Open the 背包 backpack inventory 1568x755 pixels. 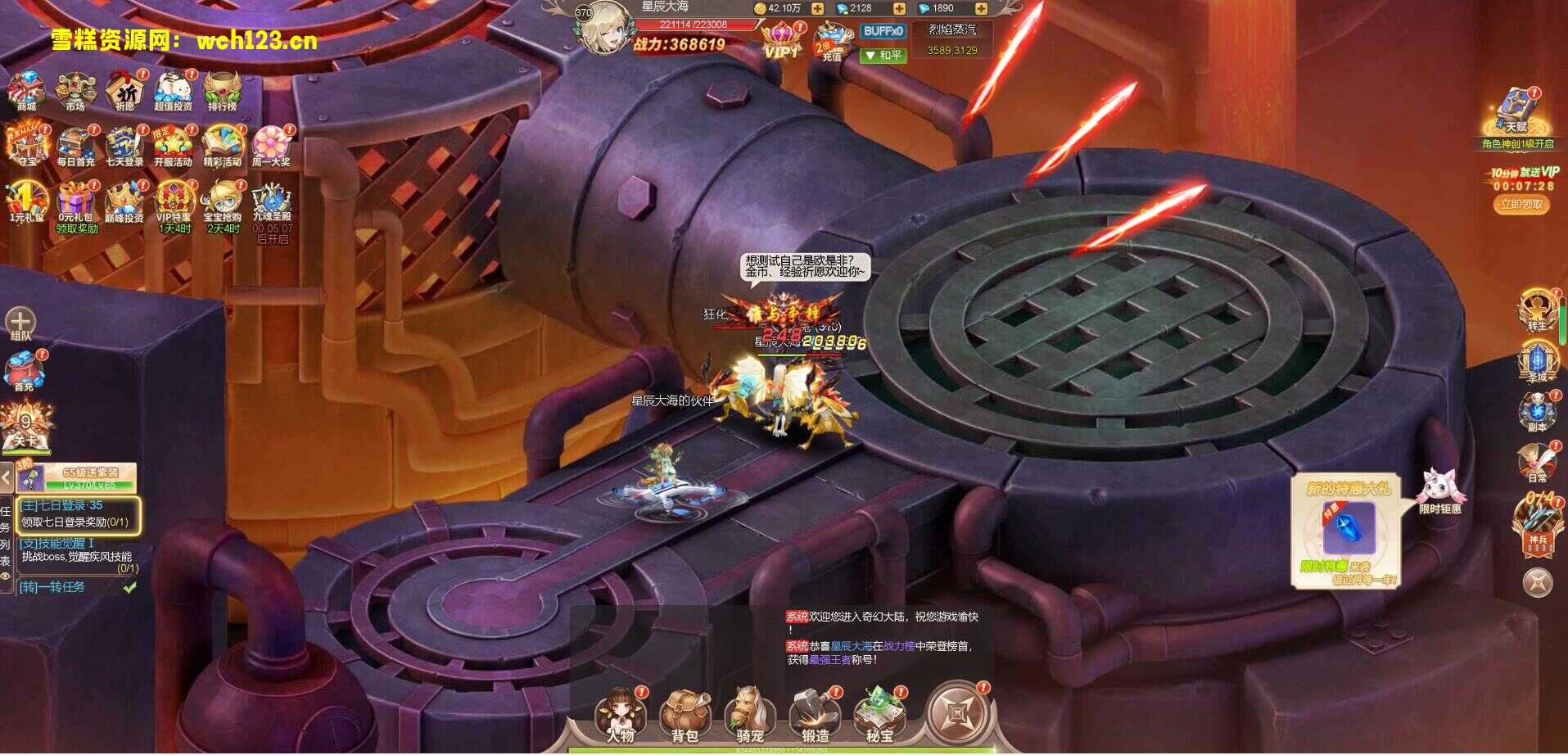(x=685, y=713)
